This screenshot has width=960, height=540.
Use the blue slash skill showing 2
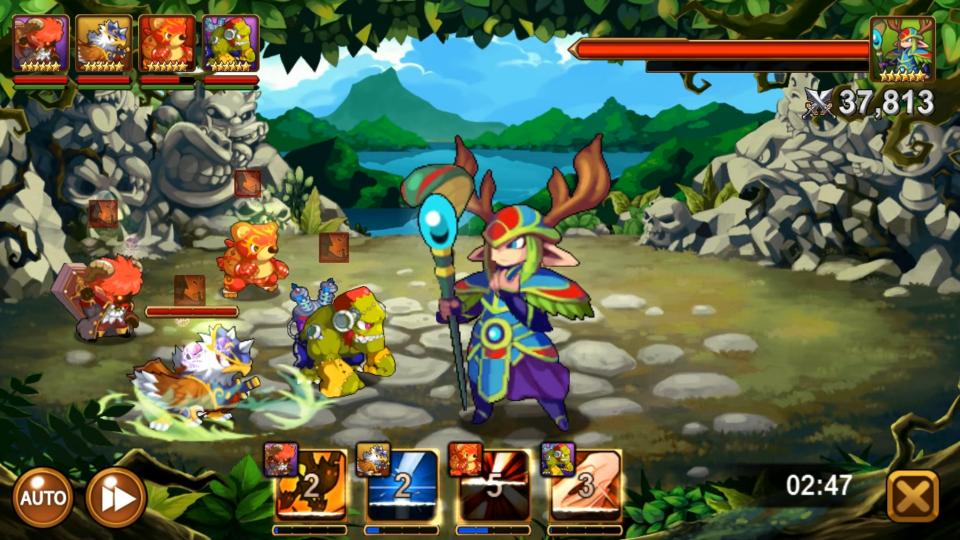pos(402,486)
